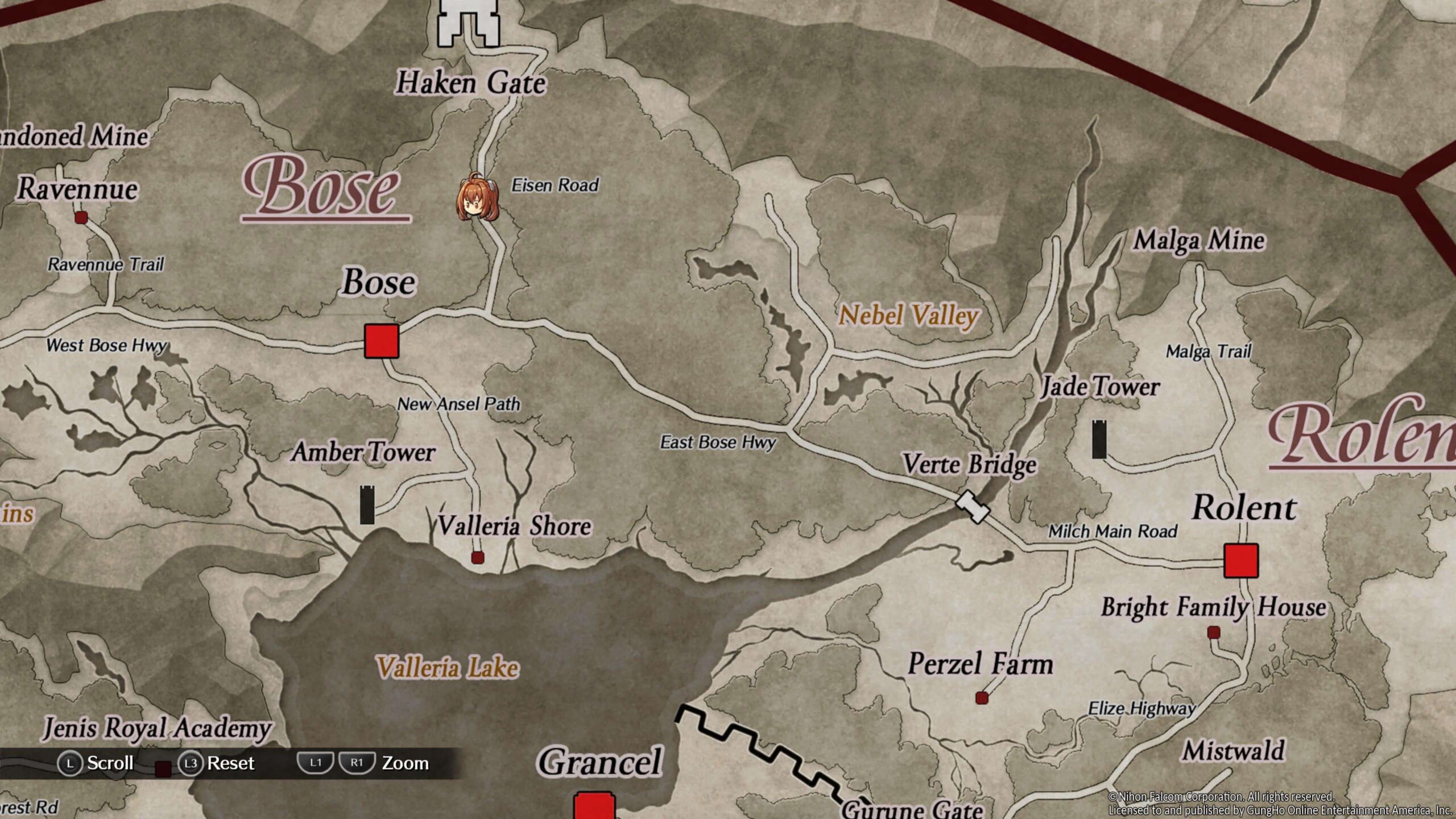Choose the Grancel city red marker
Image resolution: width=1456 pixels, height=819 pixels.
(594, 806)
